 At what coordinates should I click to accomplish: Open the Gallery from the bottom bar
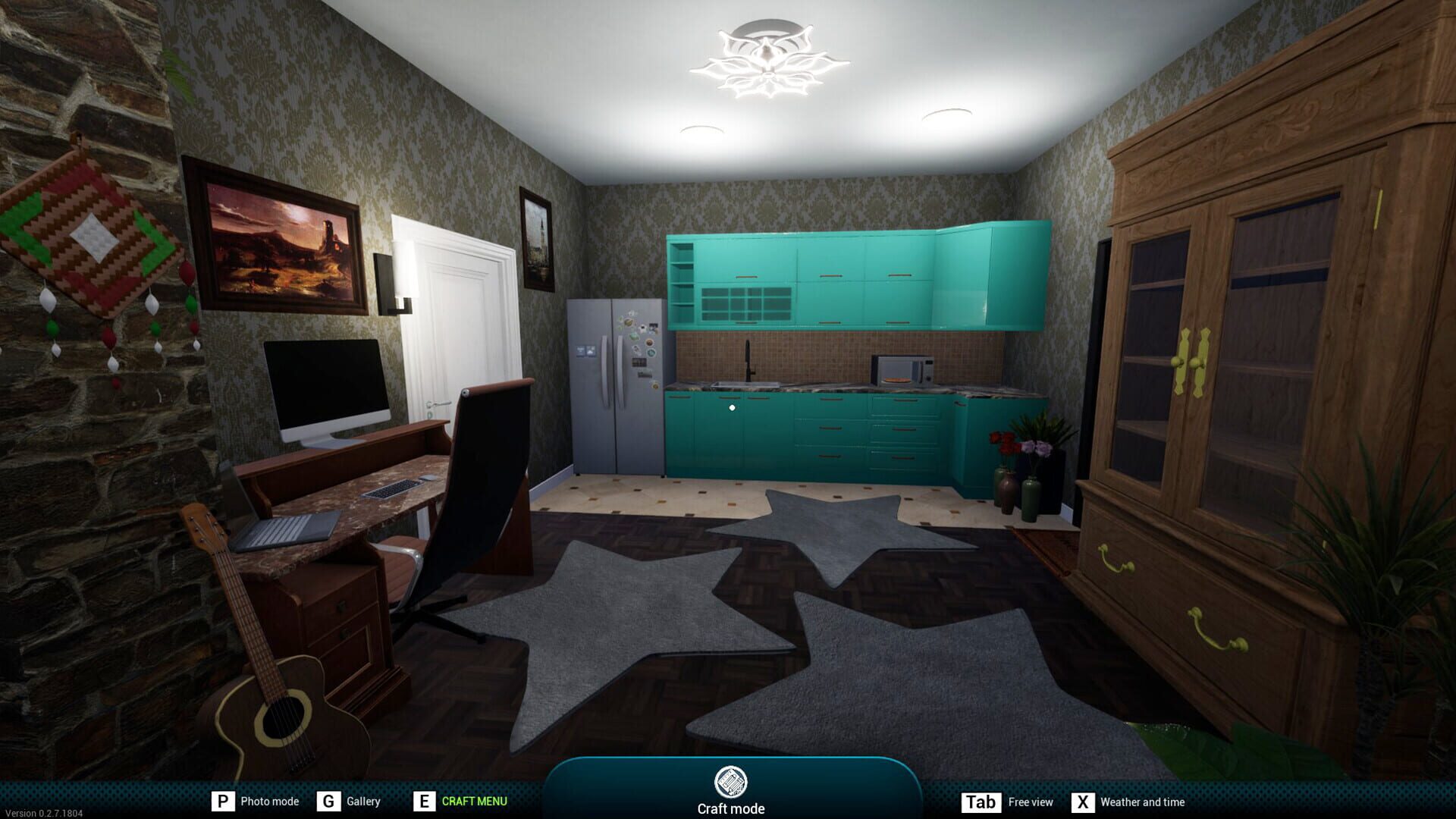363,801
